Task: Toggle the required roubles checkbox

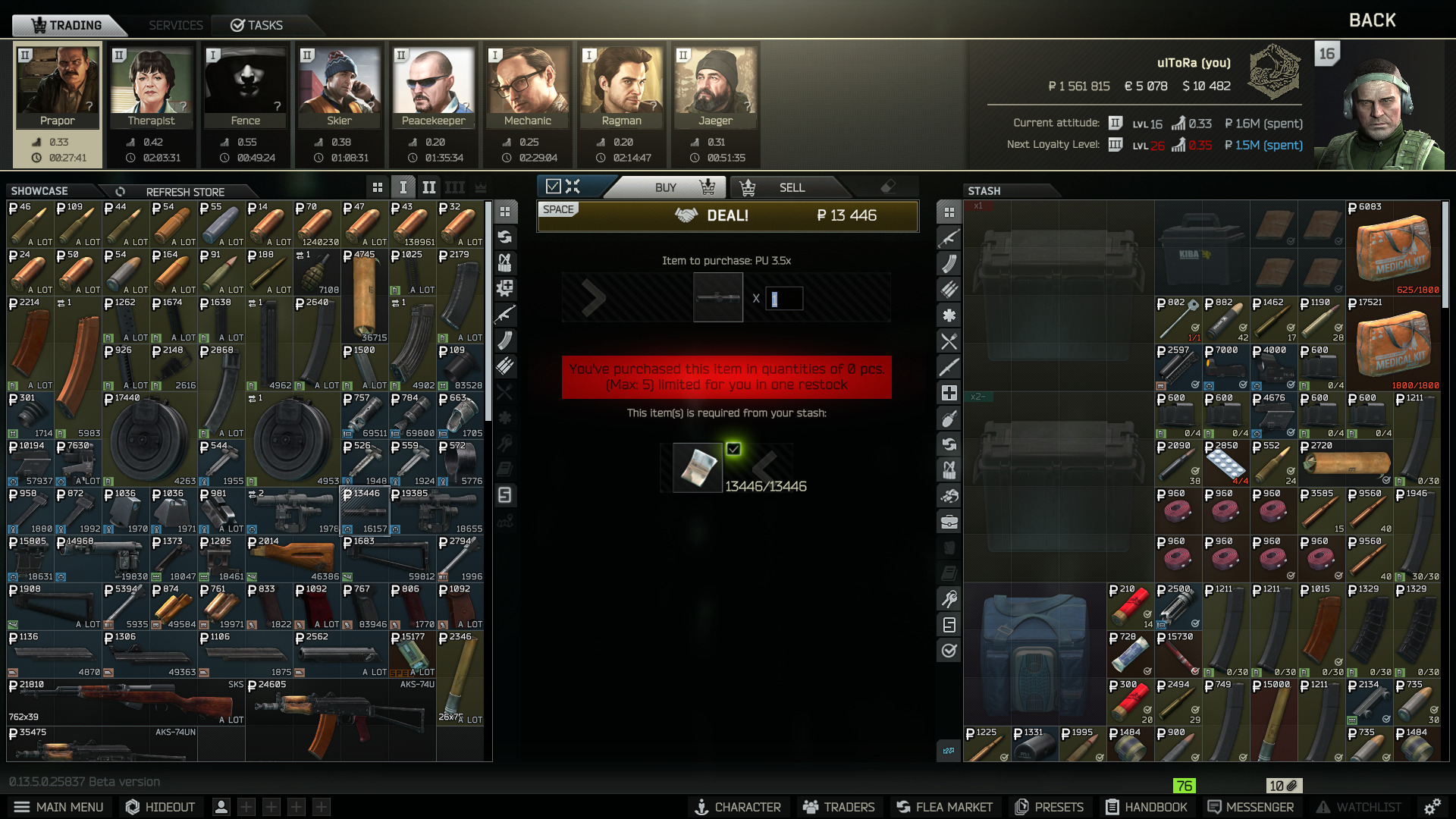Action: click(x=733, y=449)
